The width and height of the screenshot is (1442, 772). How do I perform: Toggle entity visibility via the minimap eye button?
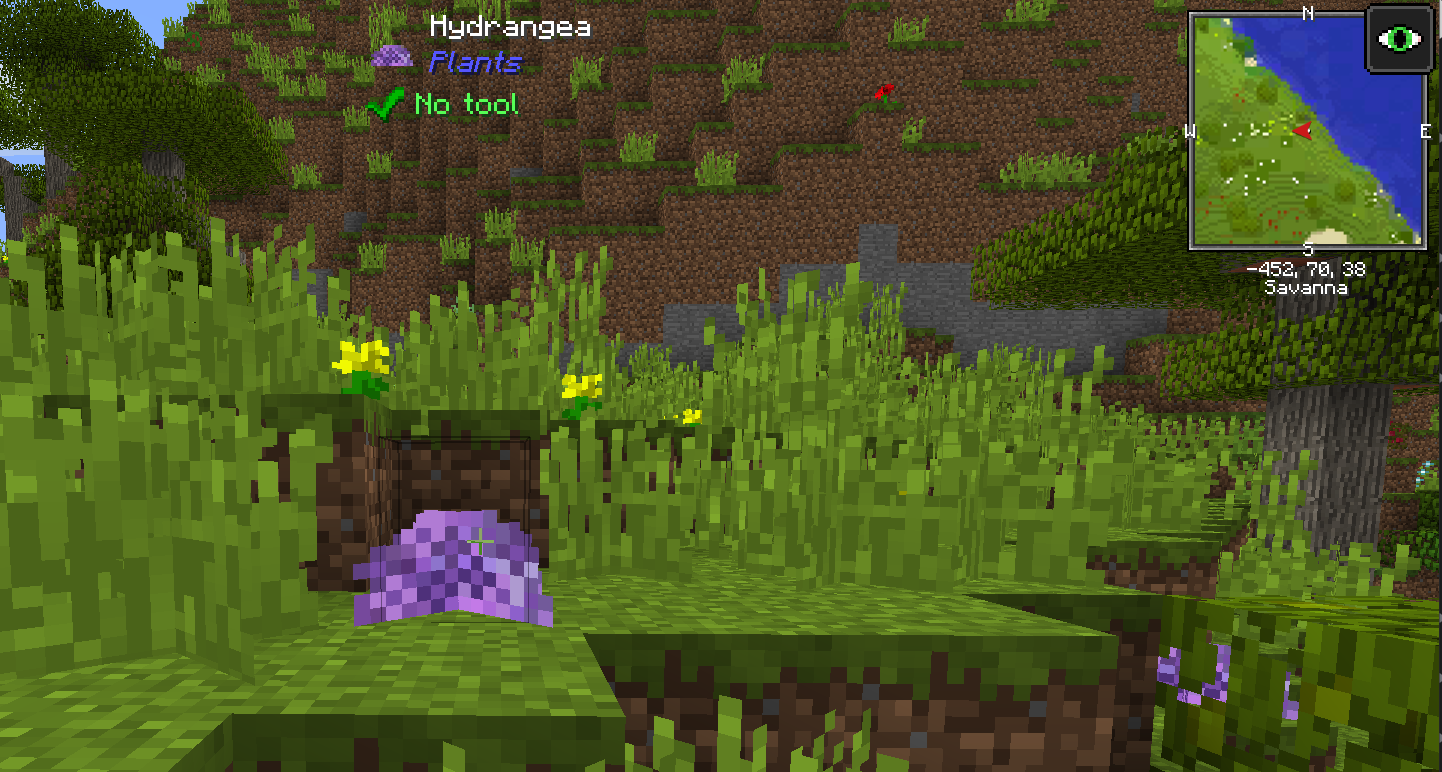1400,37
